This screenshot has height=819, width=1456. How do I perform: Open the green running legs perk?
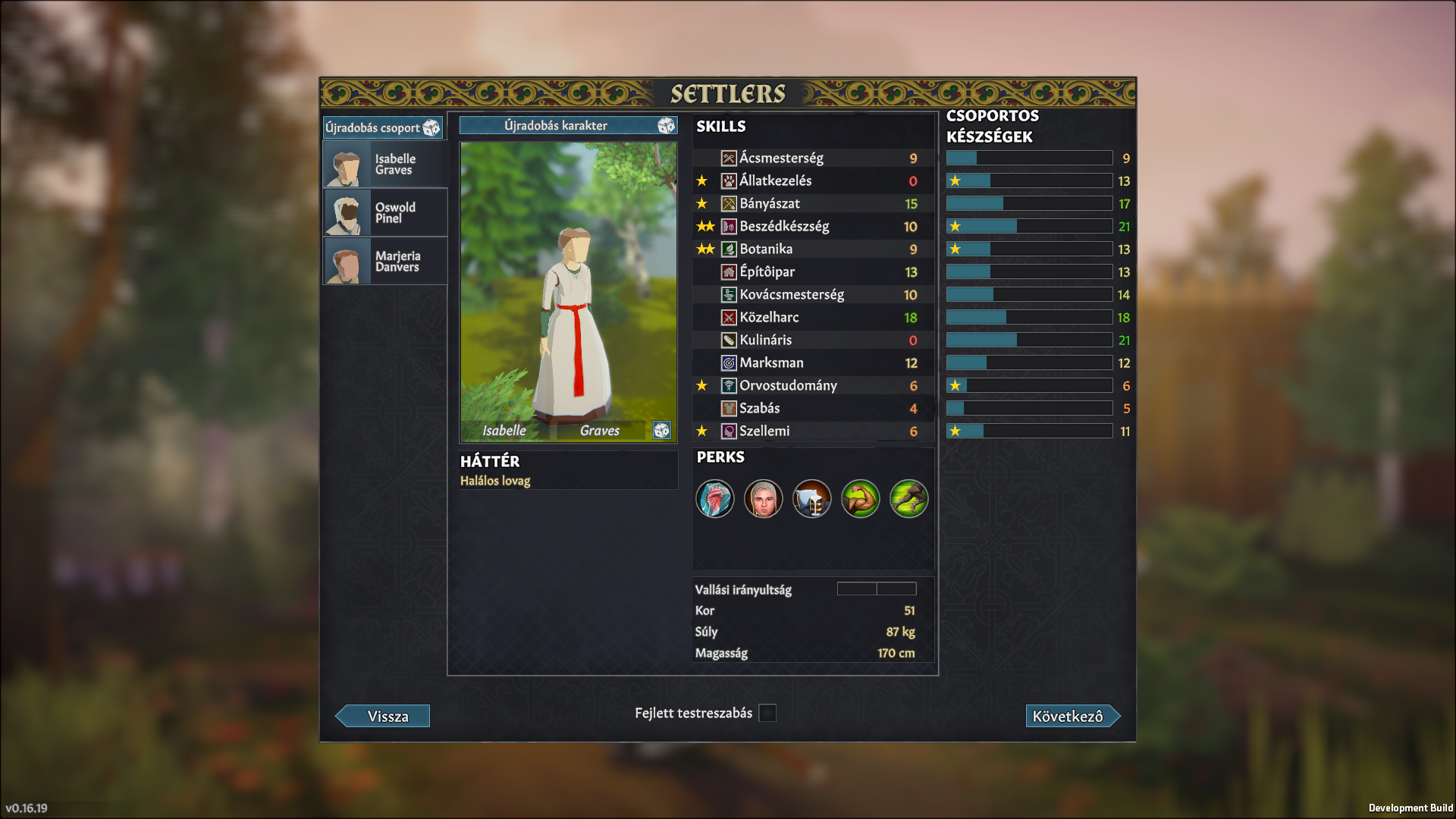point(908,499)
